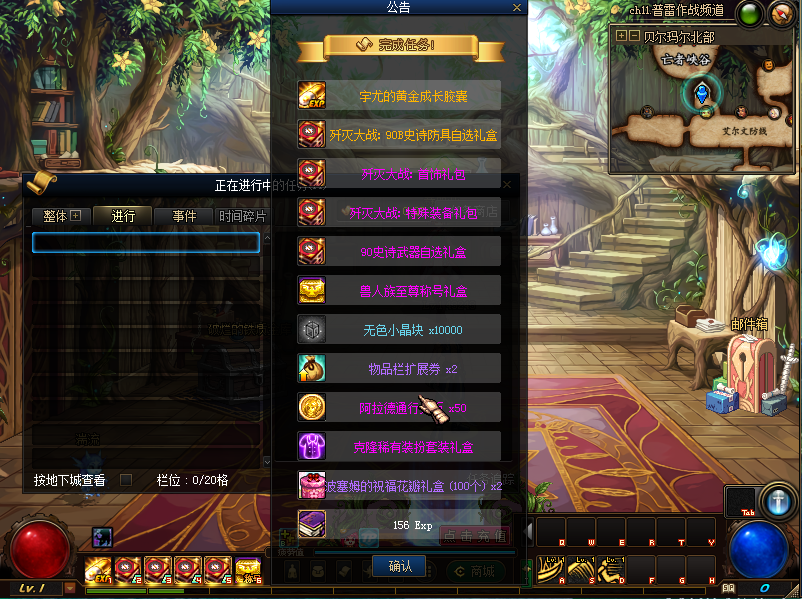Switch to the 整体 quest tab
Image resolution: width=802 pixels, height=599 pixels.
pyautogui.click(x=61, y=216)
